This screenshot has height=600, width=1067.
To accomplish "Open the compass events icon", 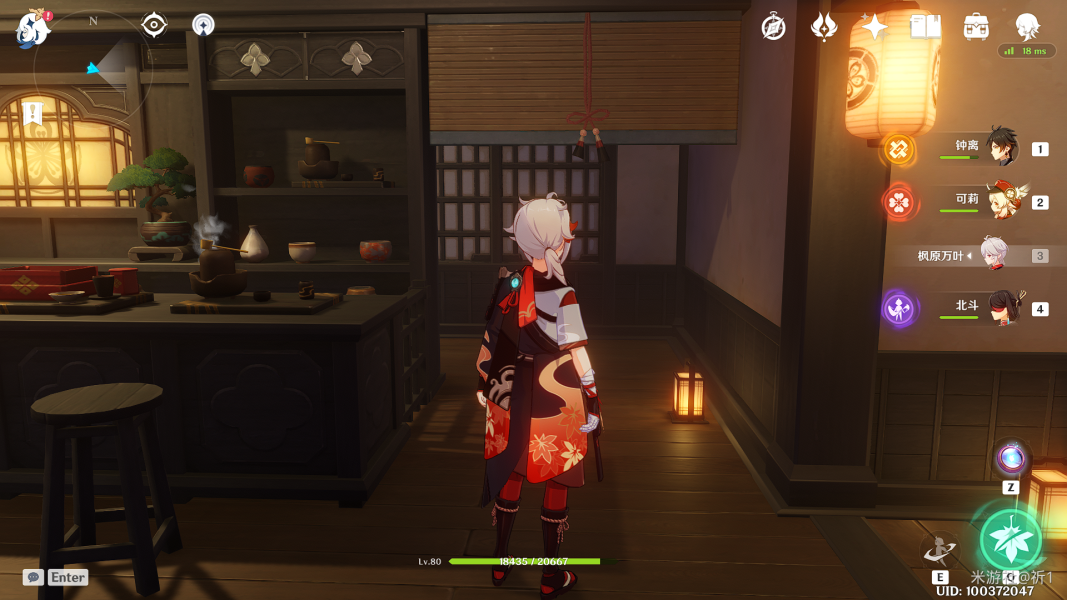I will tap(773, 27).
